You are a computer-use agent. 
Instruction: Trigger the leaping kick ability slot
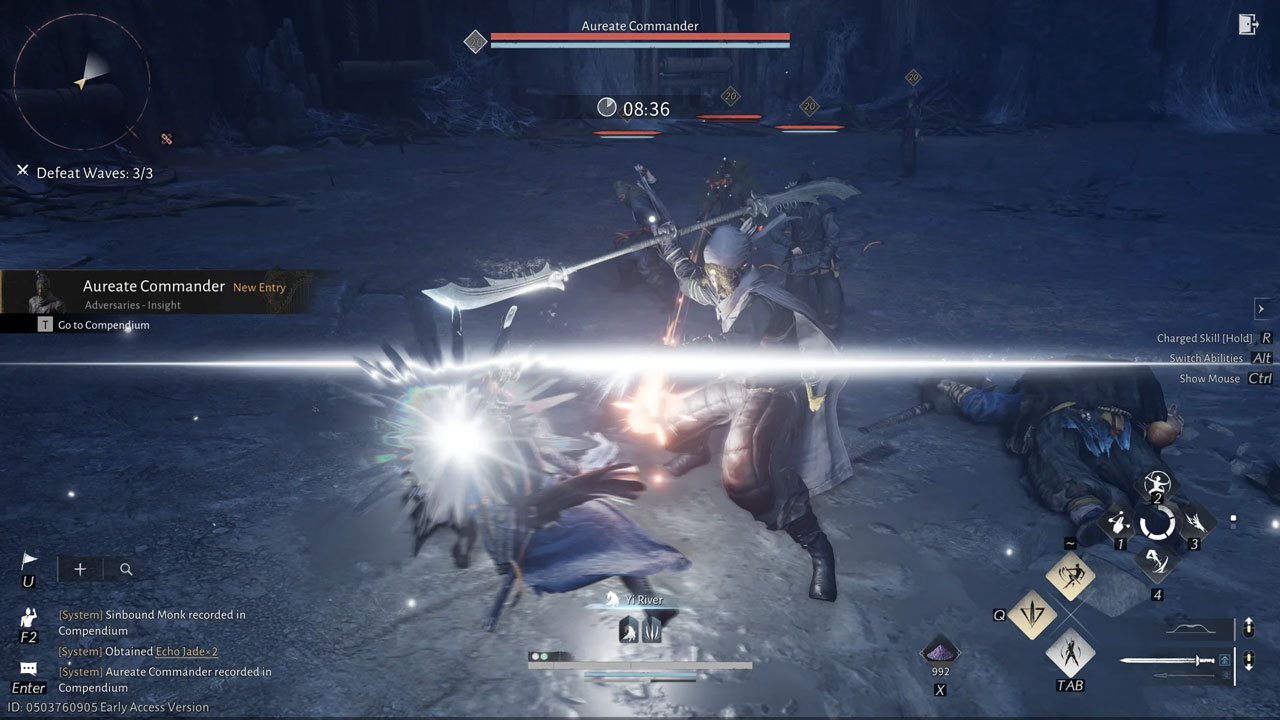coord(1157,561)
